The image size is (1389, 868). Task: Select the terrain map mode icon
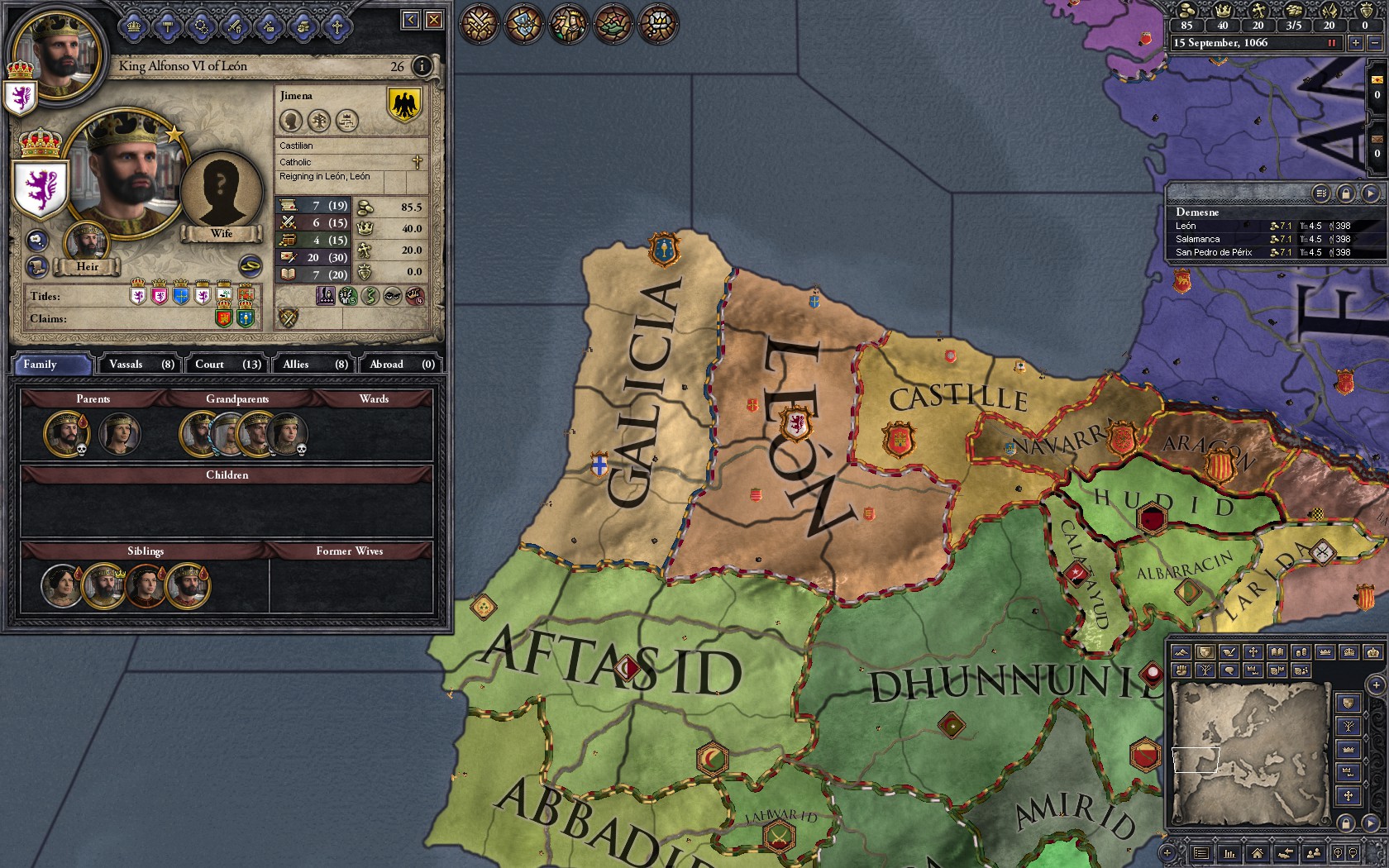coord(1181,652)
